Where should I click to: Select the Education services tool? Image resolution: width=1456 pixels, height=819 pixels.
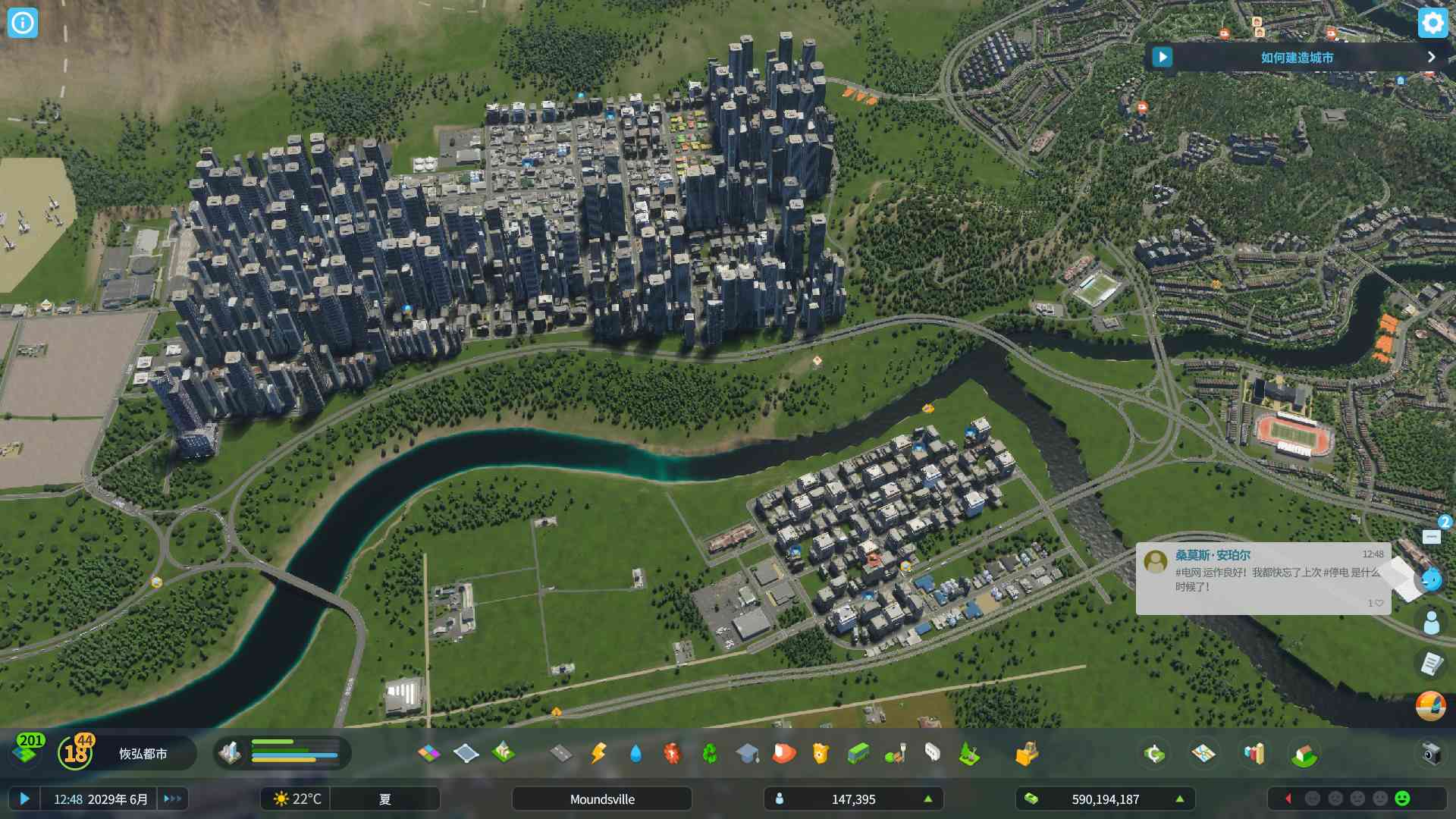tap(748, 753)
